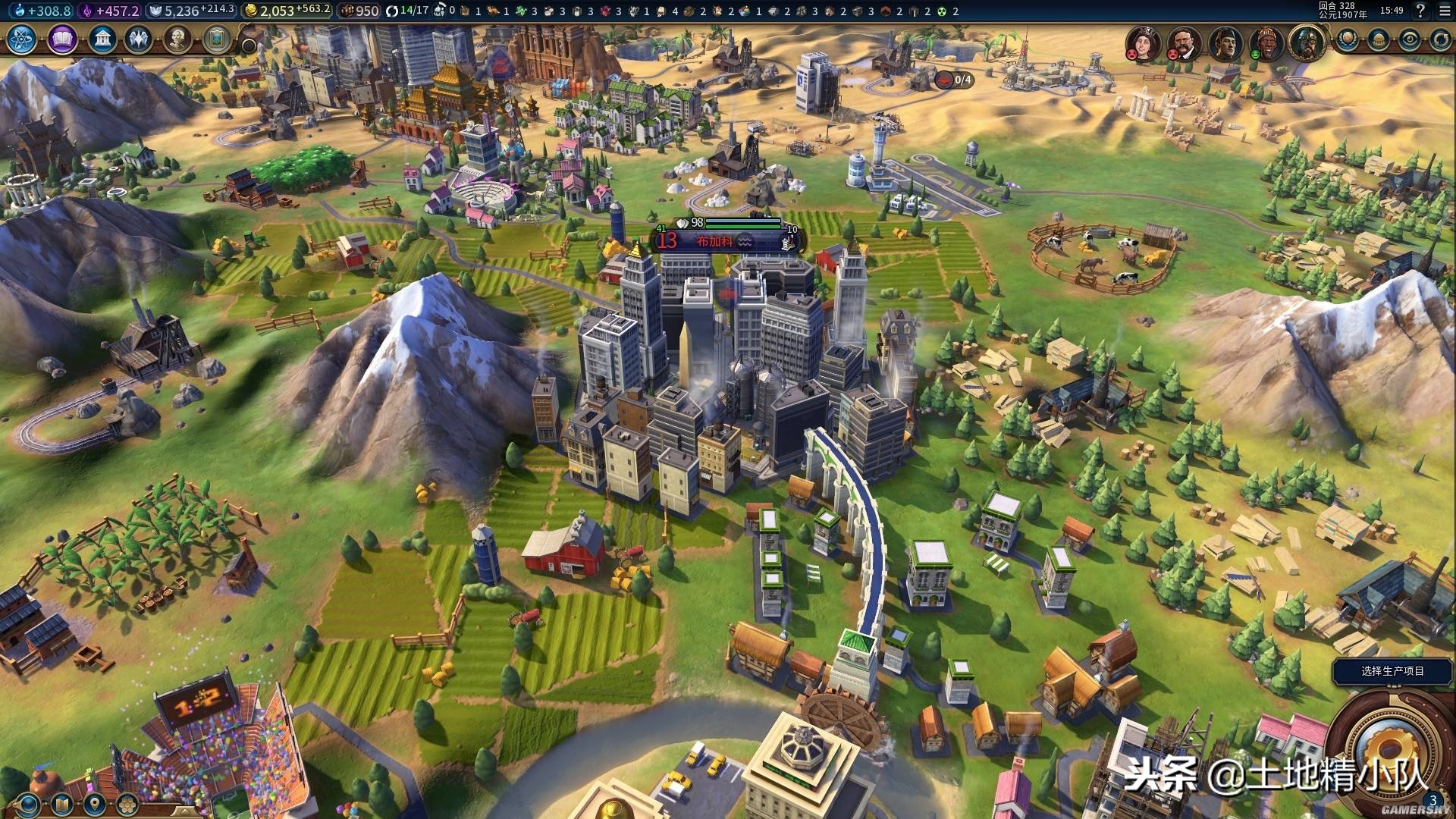Open the Religion wings icon

click(x=139, y=39)
